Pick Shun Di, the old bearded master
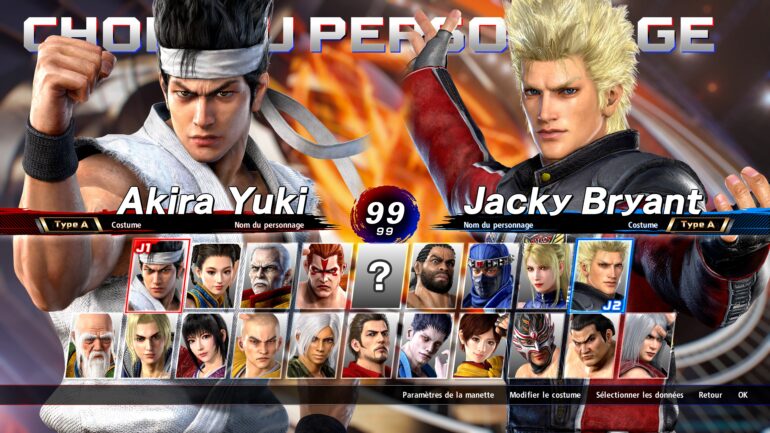The image size is (770, 433). pos(90,346)
